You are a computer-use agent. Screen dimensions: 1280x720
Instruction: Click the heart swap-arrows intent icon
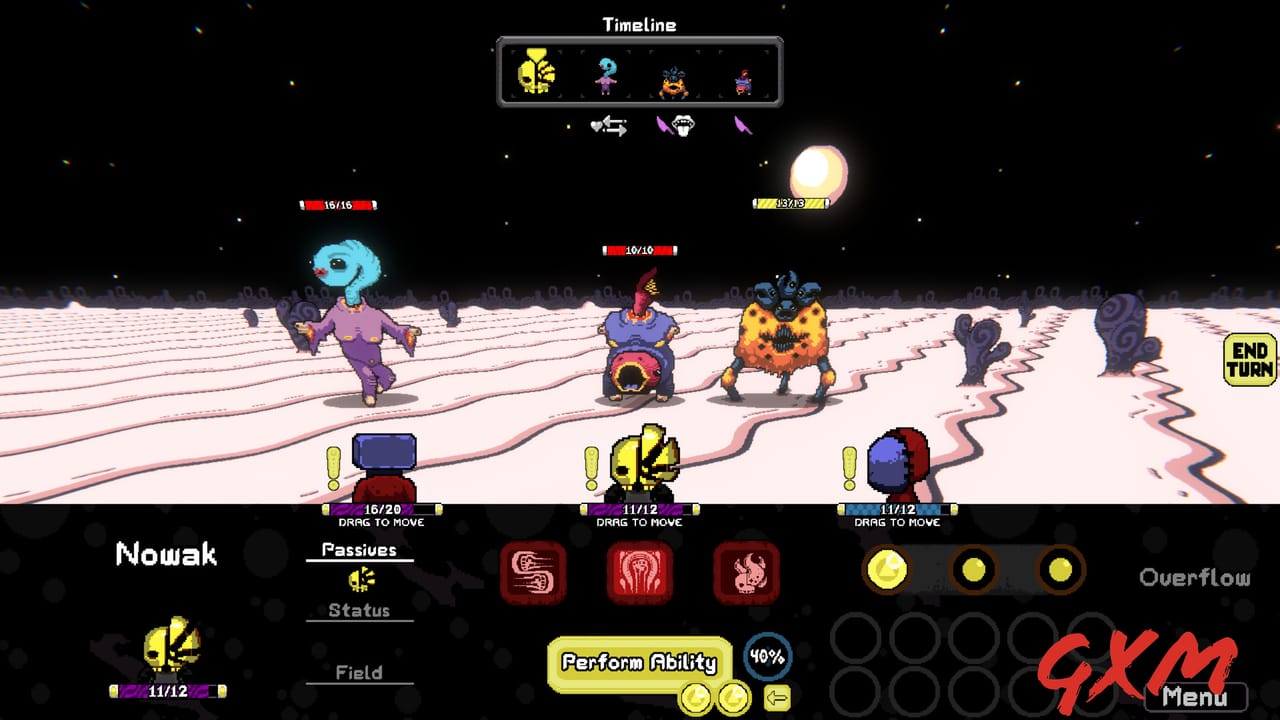[x=610, y=128]
